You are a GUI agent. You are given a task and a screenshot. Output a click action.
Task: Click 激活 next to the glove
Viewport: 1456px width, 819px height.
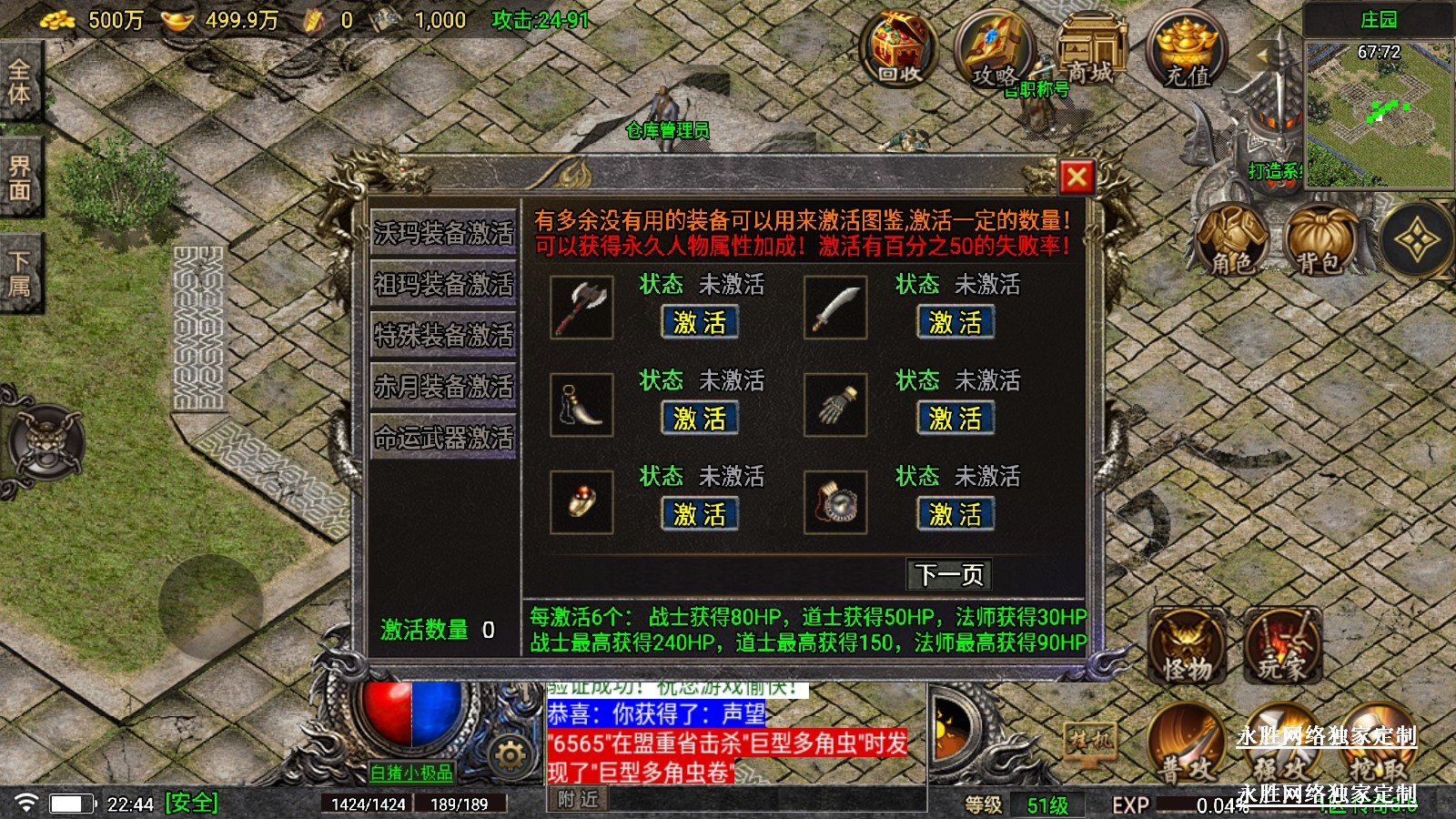955,419
